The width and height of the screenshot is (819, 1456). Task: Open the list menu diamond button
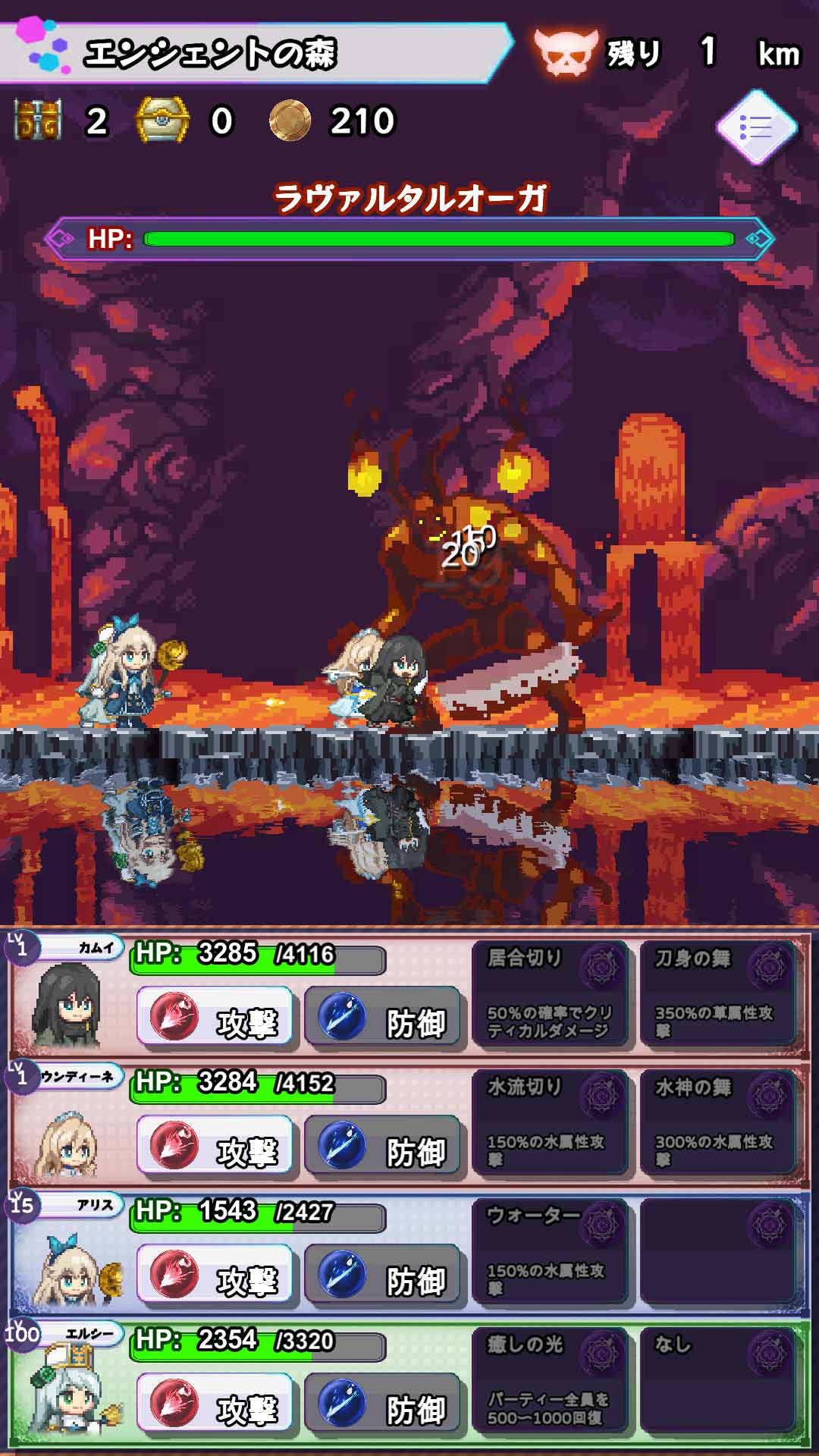pyautogui.click(x=757, y=127)
